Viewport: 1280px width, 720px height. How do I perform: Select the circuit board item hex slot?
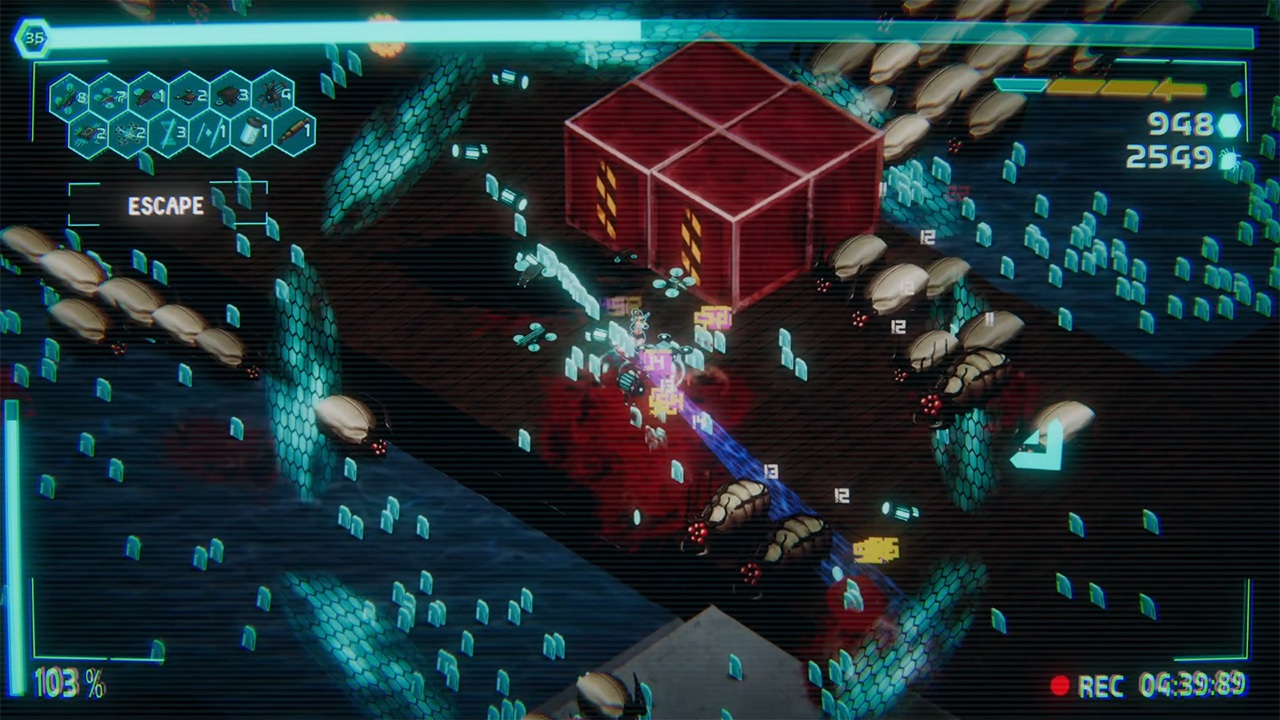pos(88,132)
